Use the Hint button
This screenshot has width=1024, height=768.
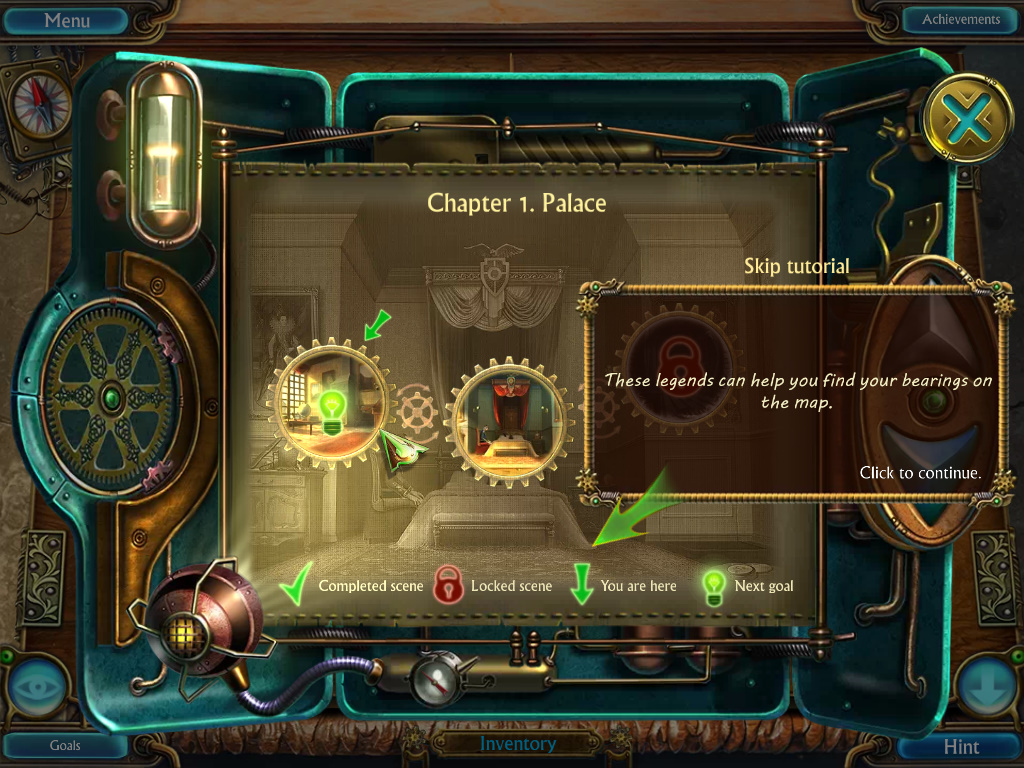[x=961, y=747]
